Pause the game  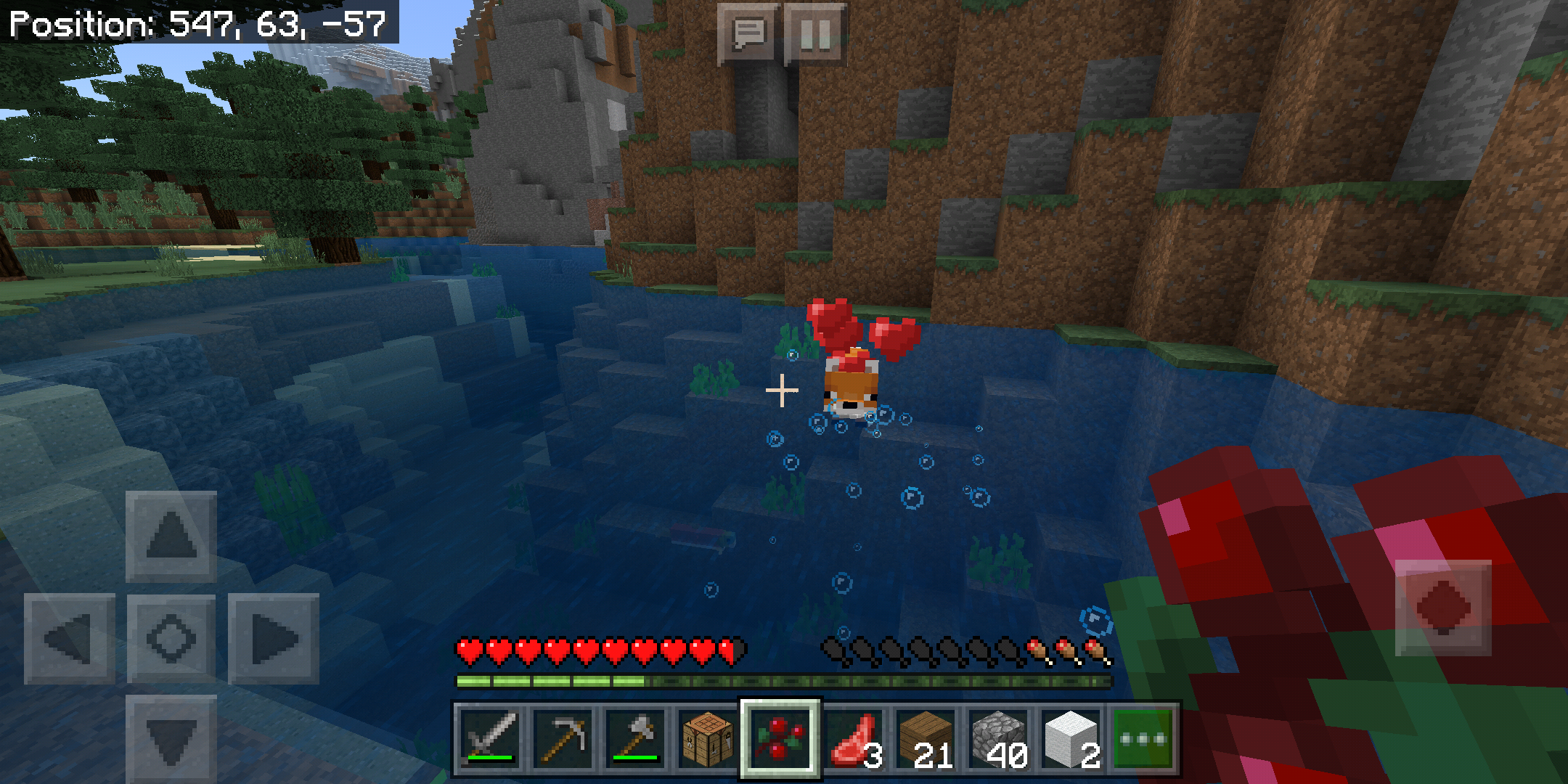[814, 34]
